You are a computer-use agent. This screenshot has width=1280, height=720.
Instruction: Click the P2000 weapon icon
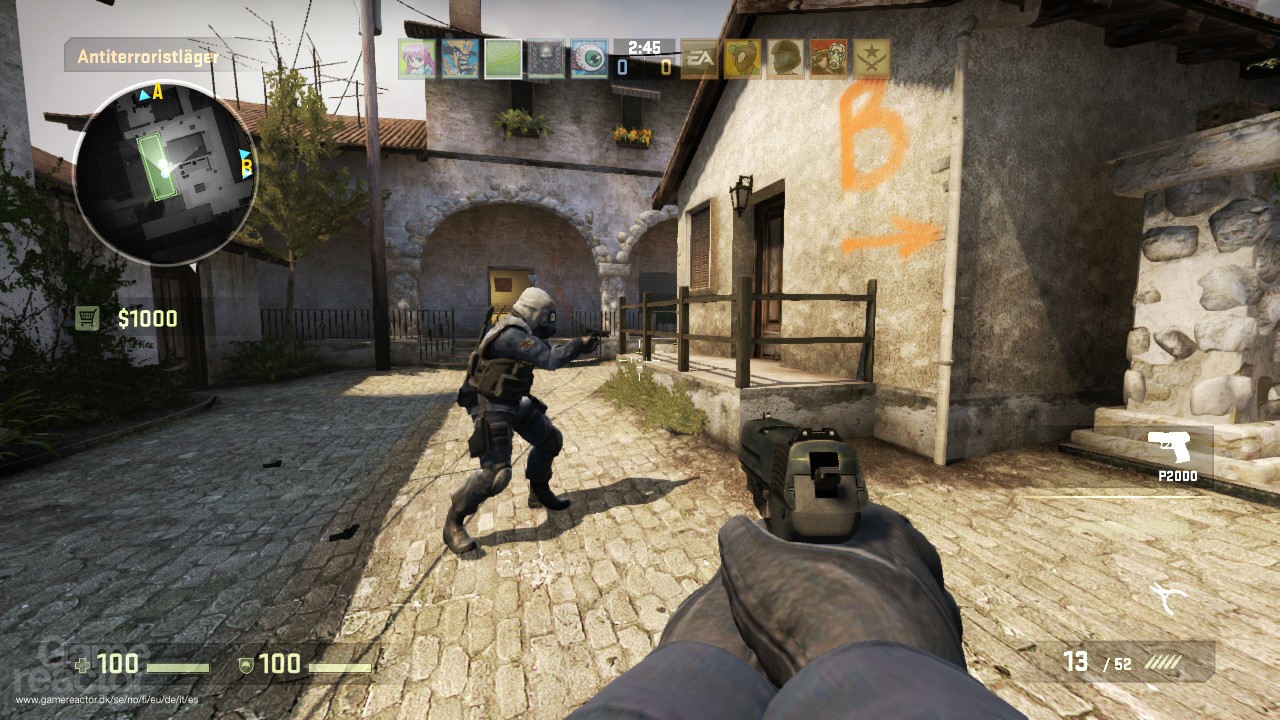(1169, 446)
